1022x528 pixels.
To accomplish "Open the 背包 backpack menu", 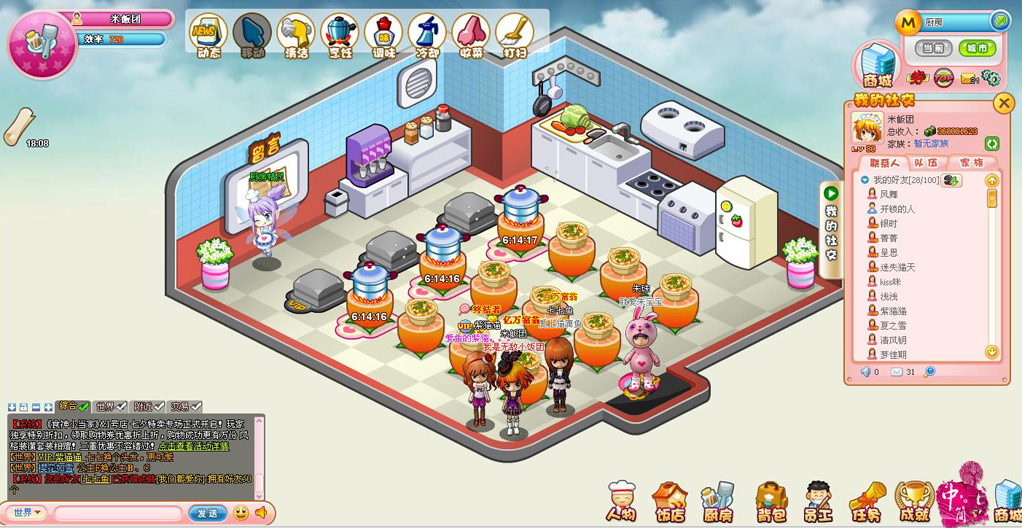I will (x=771, y=502).
